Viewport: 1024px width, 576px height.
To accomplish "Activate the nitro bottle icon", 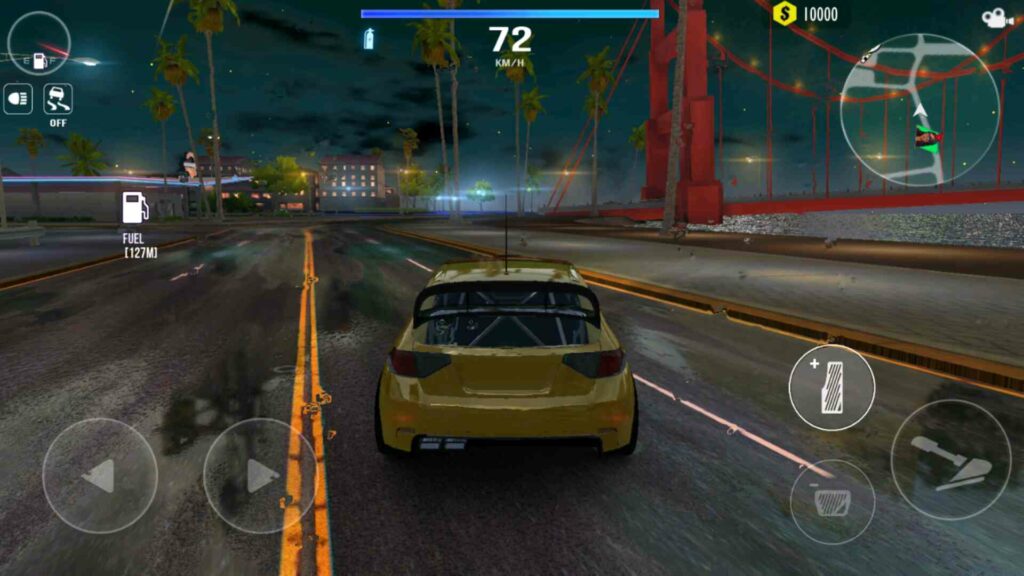I will pyautogui.click(x=369, y=39).
